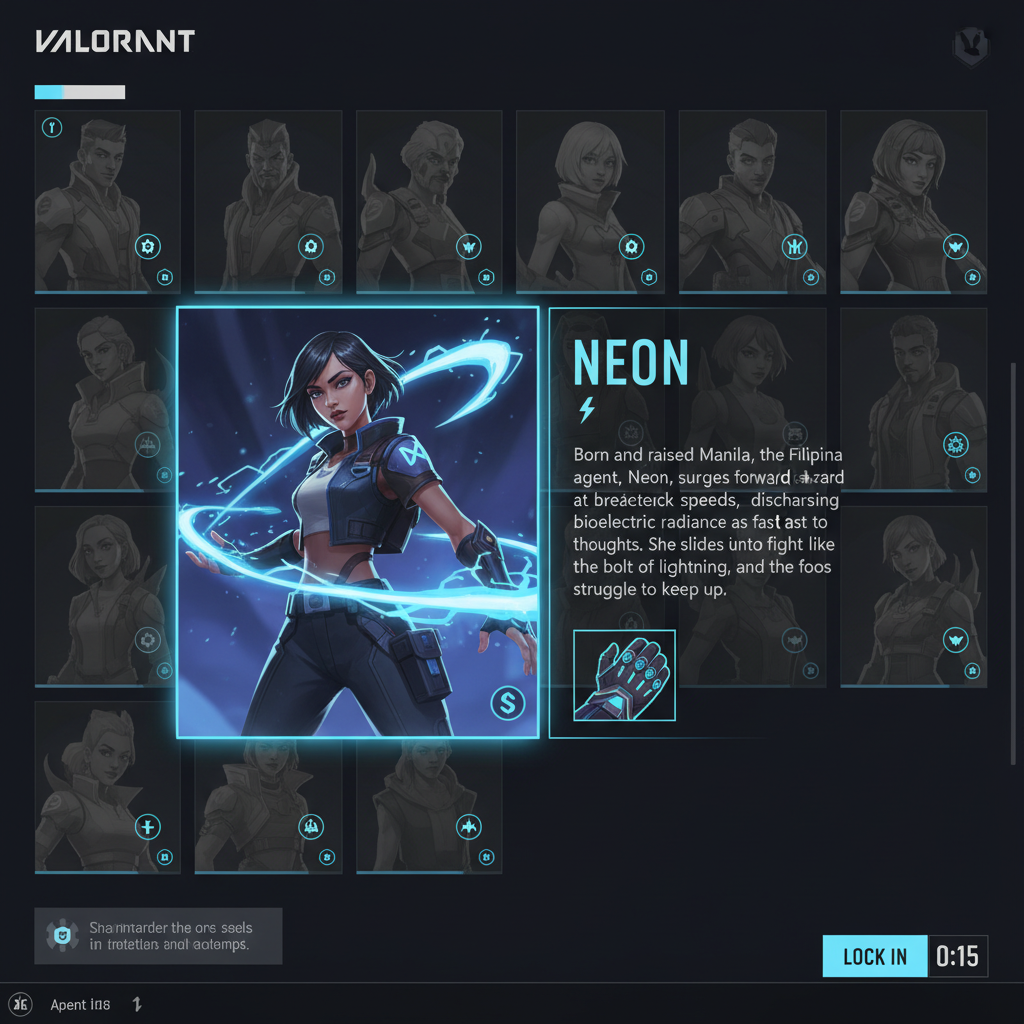Lock in the selected agent Neon
This screenshot has width=1024, height=1024.
pyautogui.click(x=875, y=956)
